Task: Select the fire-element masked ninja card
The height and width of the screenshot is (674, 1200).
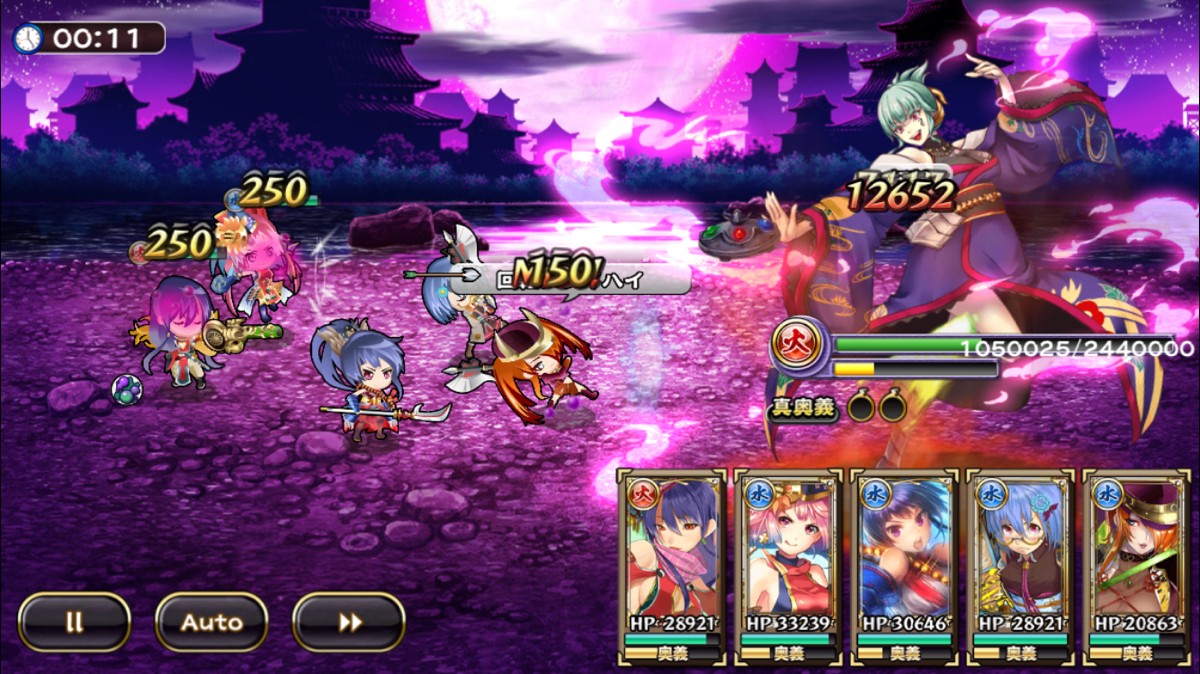Action: click(x=672, y=555)
